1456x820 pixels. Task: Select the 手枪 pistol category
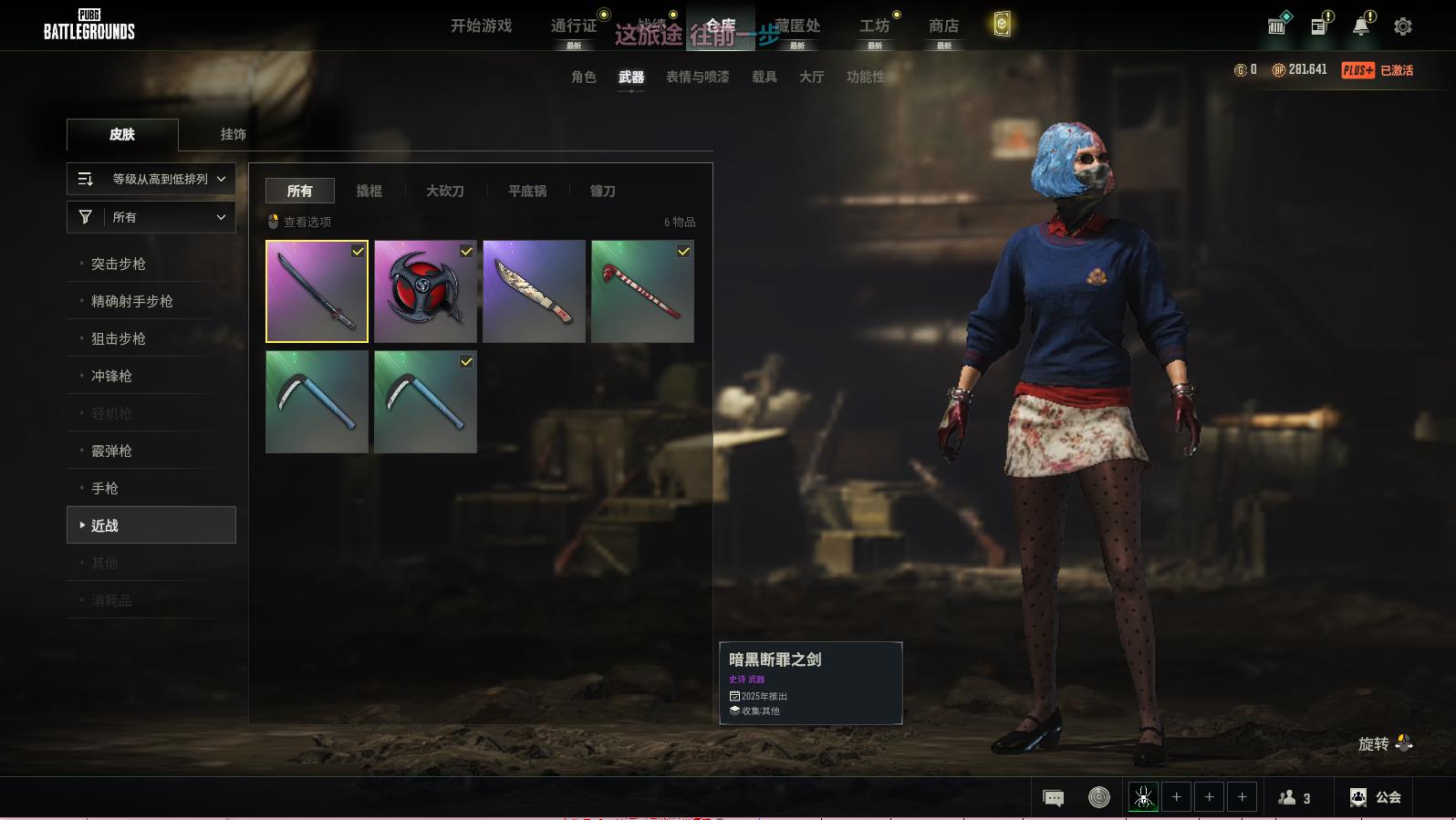(105, 488)
